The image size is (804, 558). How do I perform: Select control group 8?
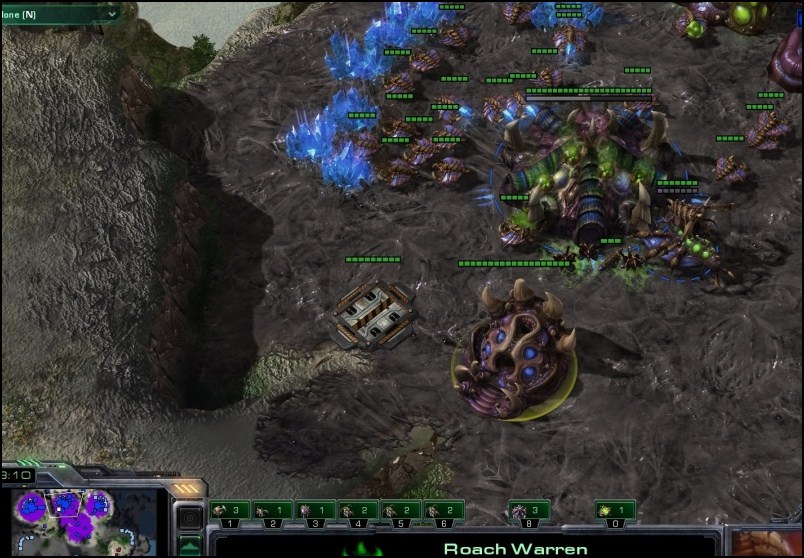pos(530,512)
